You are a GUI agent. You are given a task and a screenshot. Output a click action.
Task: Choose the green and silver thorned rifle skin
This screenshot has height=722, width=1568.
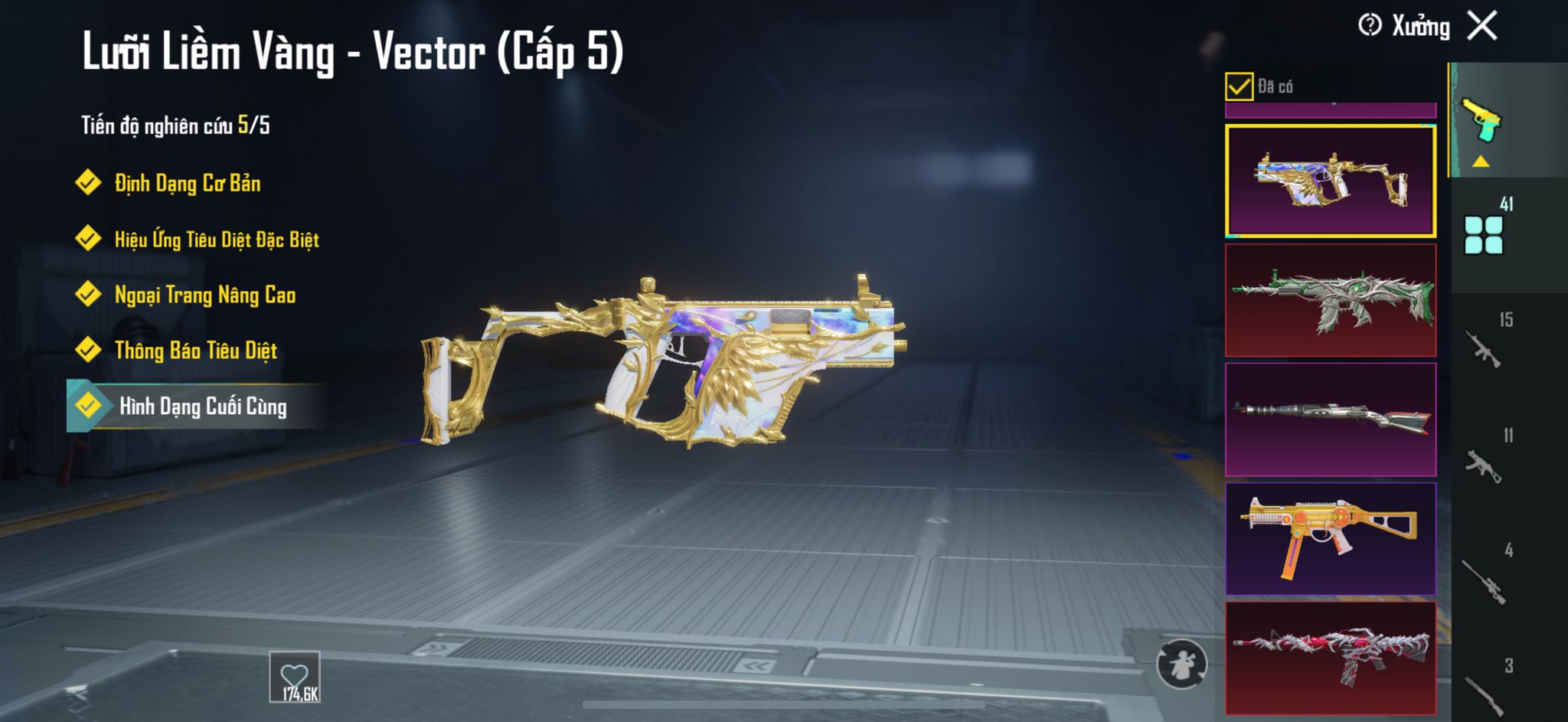(1331, 301)
